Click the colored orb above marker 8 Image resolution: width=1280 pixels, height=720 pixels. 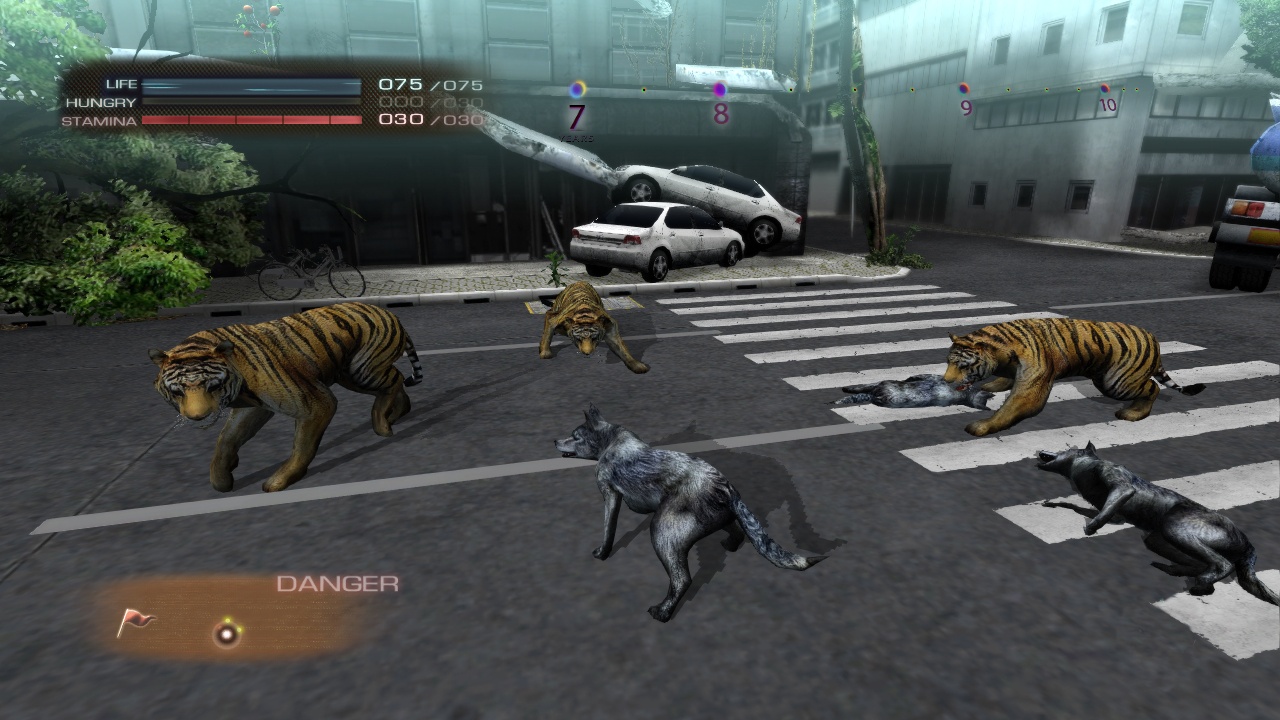point(719,89)
